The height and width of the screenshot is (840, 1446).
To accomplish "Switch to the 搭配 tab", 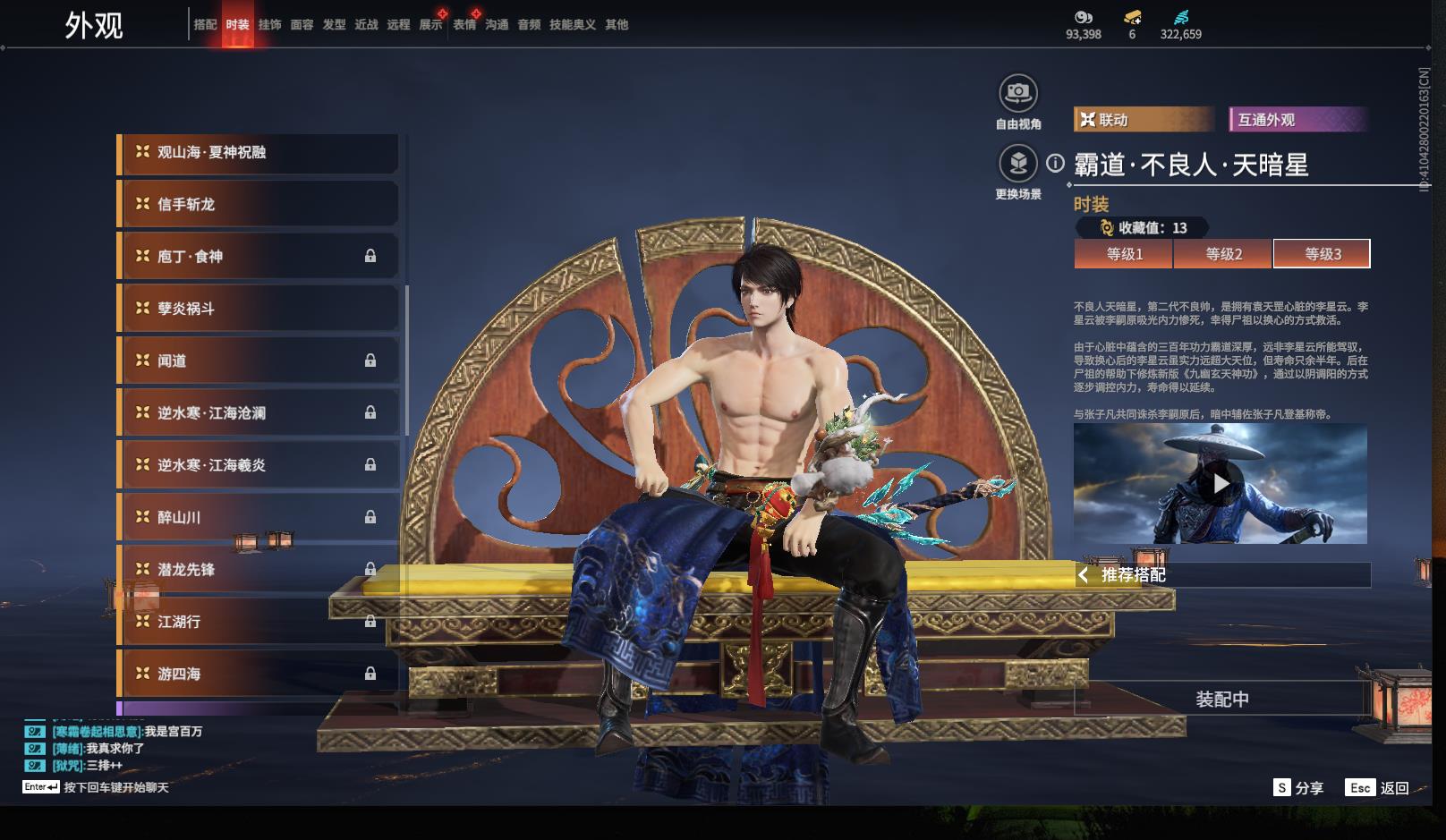I will [x=205, y=25].
